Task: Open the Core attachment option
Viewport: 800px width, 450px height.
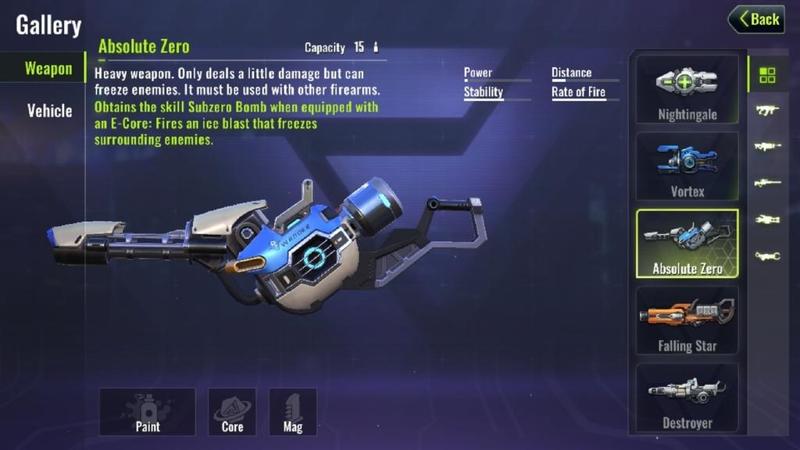Action: coord(232,412)
